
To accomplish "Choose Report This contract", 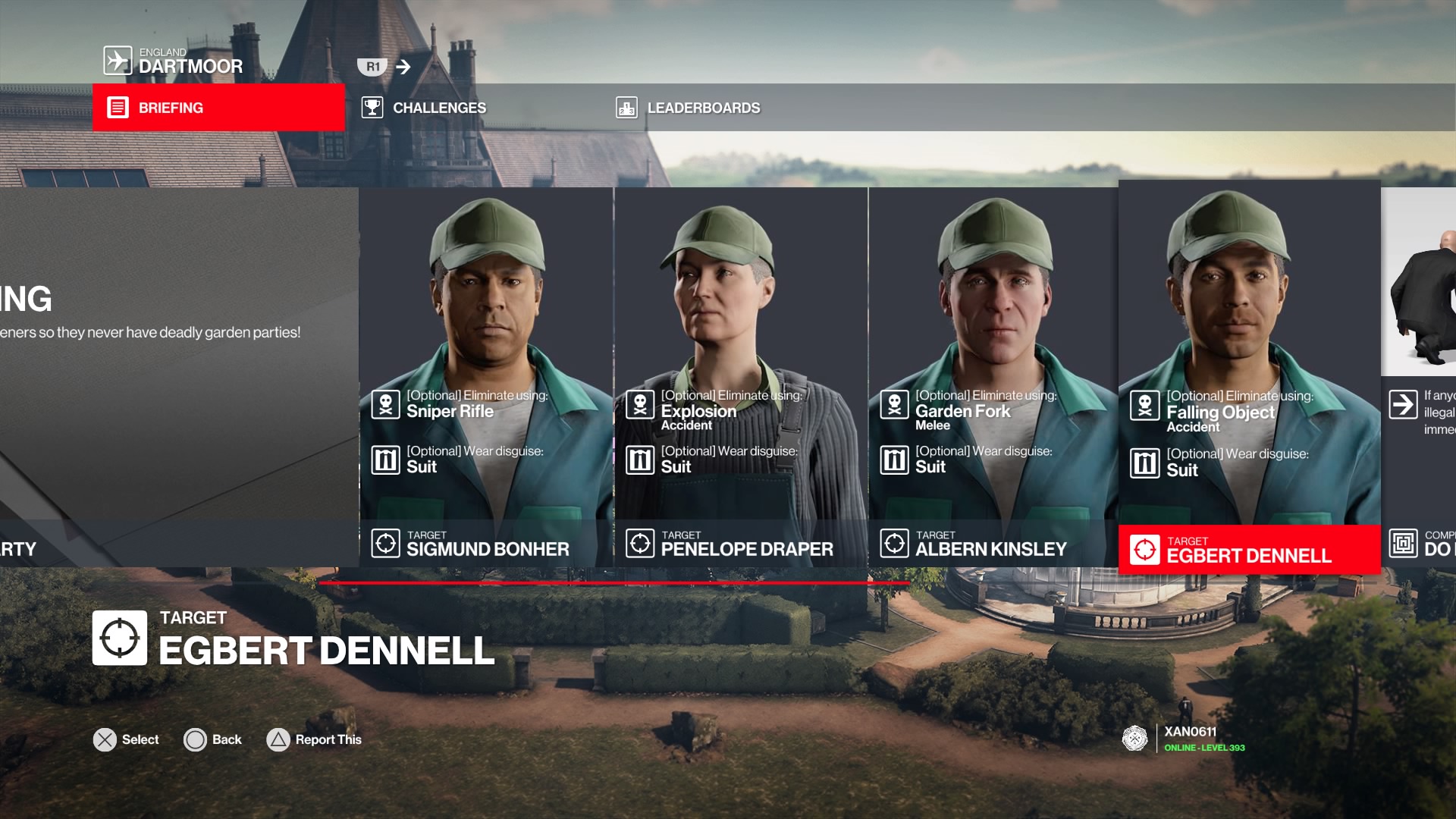I will (314, 739).
